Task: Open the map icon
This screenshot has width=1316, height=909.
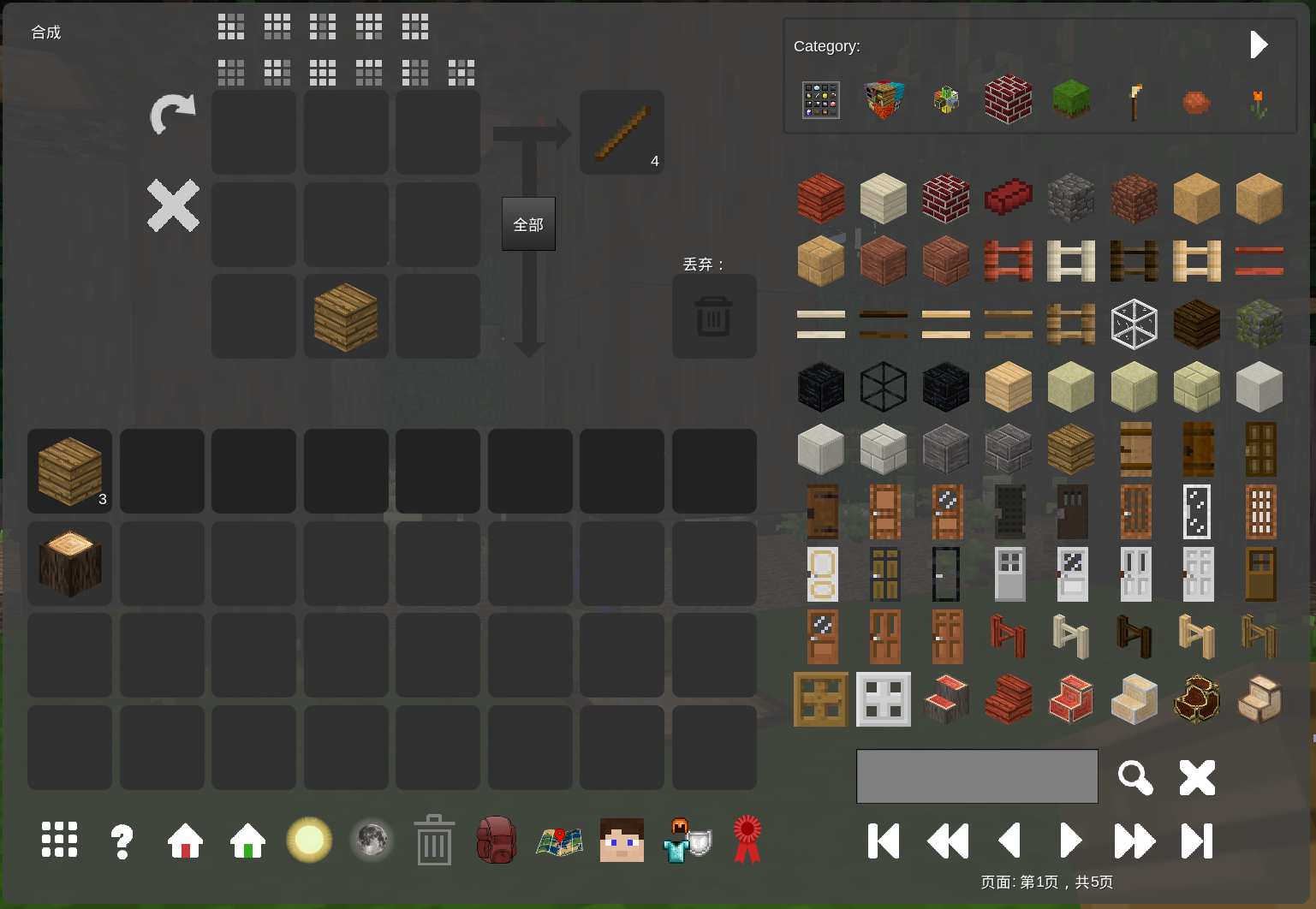Action: pyautogui.click(x=559, y=841)
